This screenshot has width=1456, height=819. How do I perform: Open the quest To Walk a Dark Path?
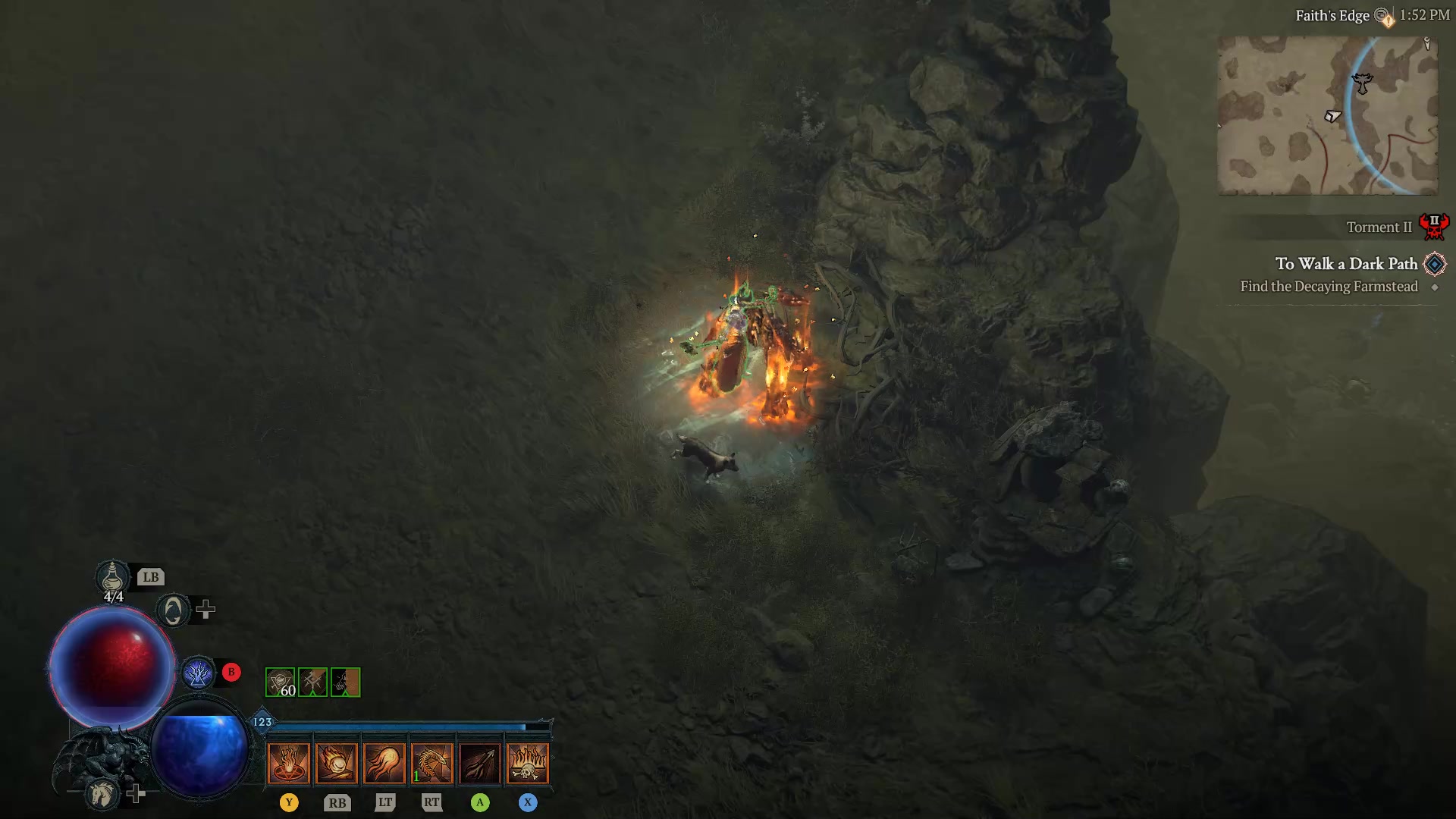pyautogui.click(x=1348, y=264)
